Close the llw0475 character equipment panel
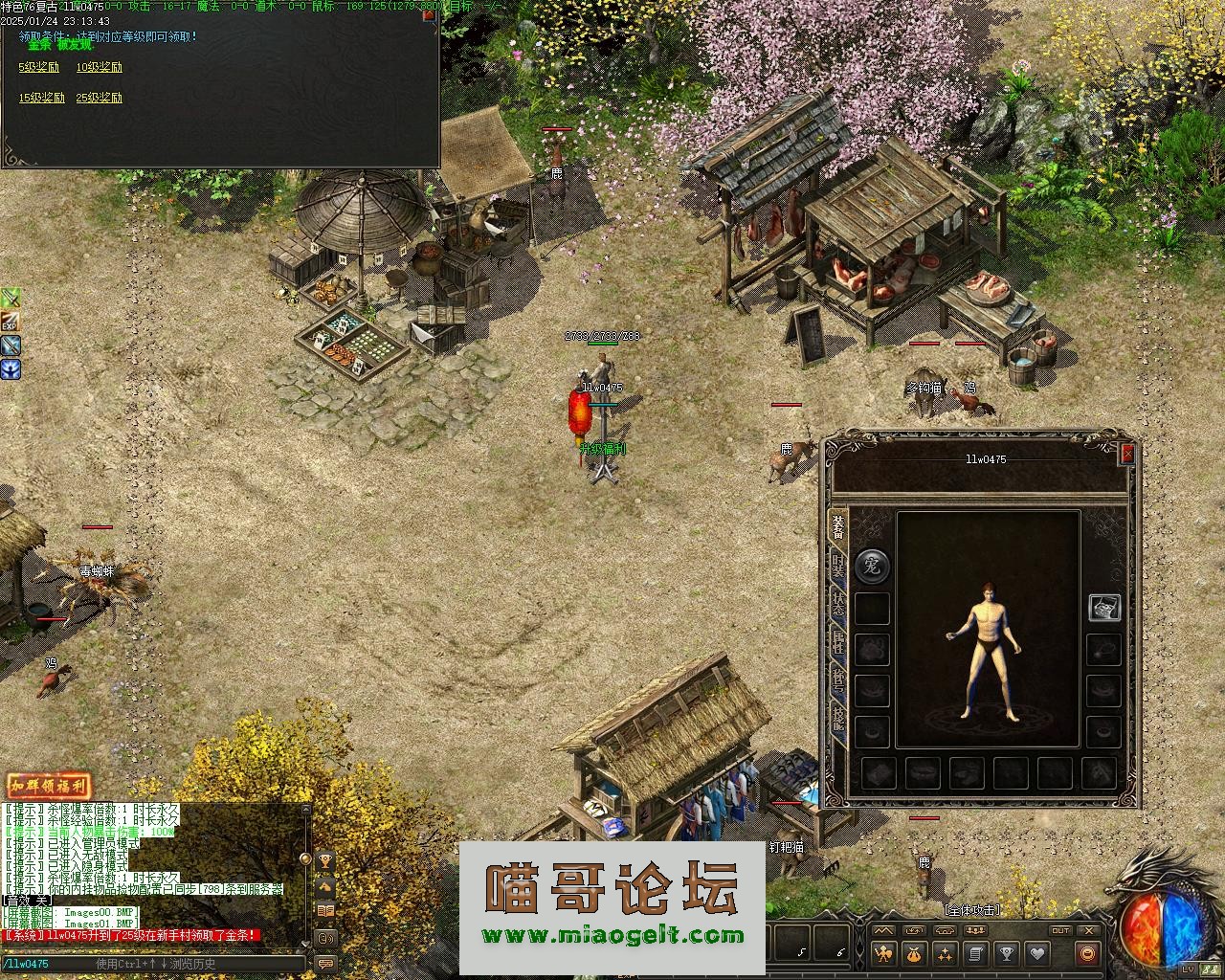Viewport: 1225px width, 980px height. tap(1127, 454)
